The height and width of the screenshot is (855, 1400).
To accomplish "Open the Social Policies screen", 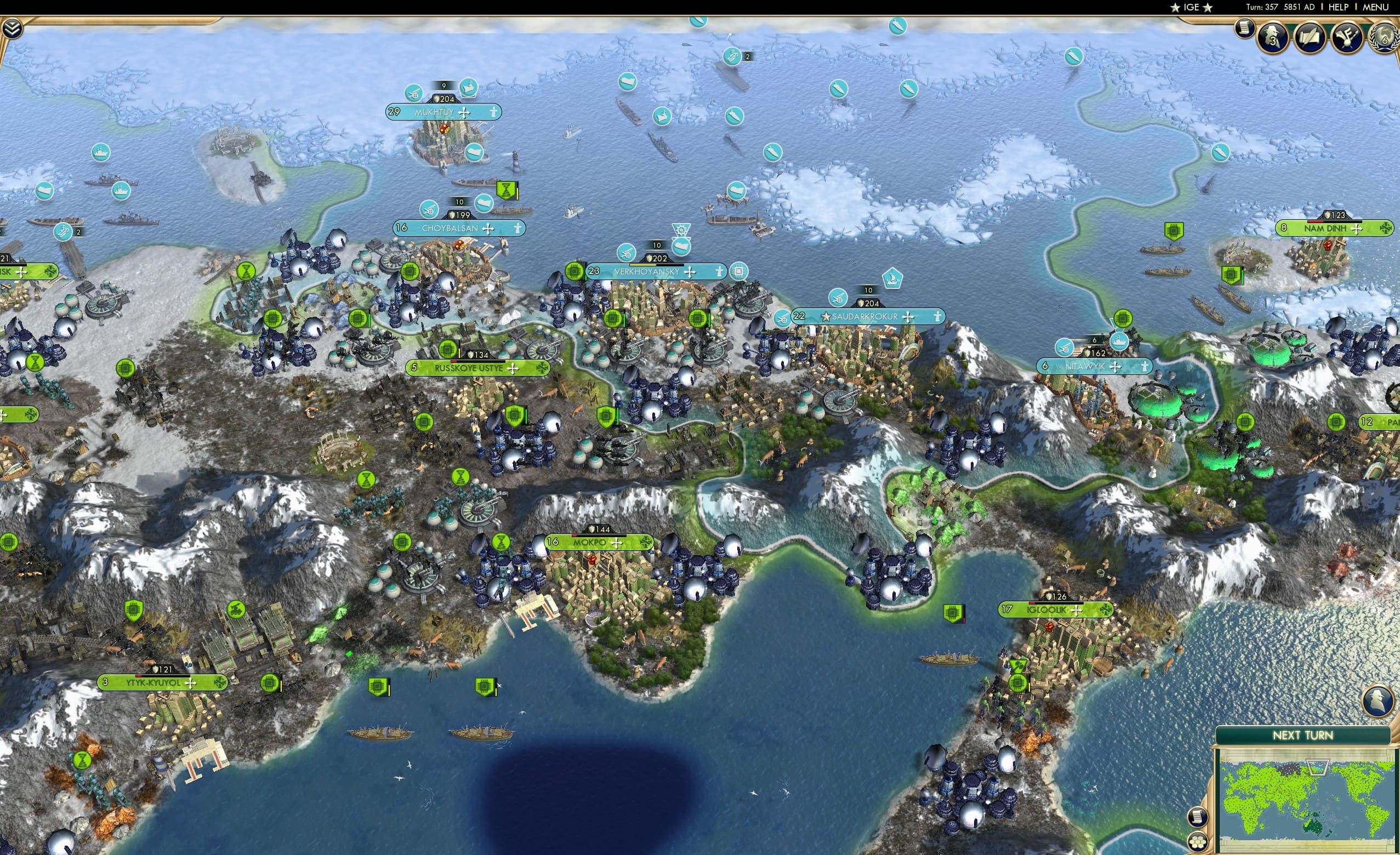I will tap(1310, 36).
